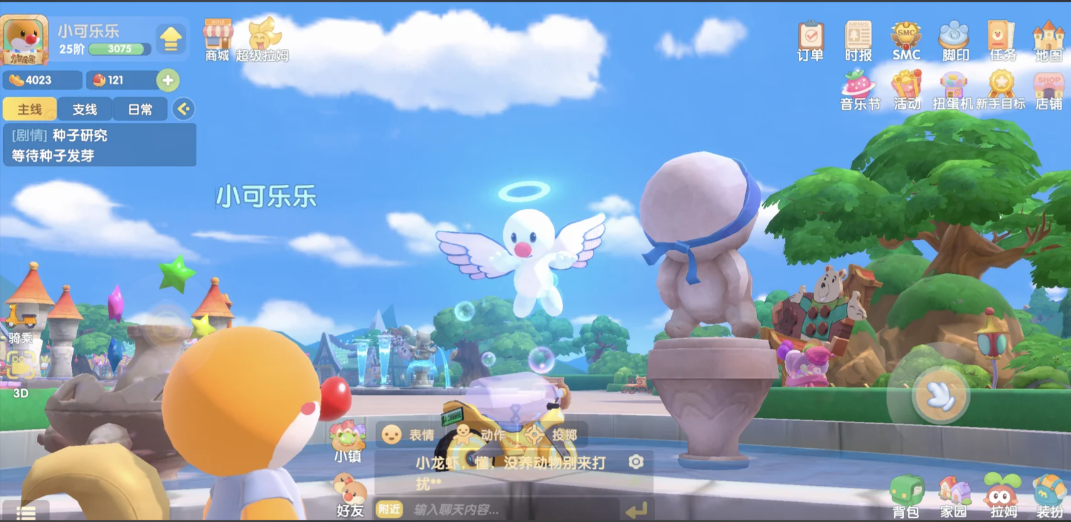1071x522 pixels.
Task: Open the 表情 emote menu
Action: point(407,435)
